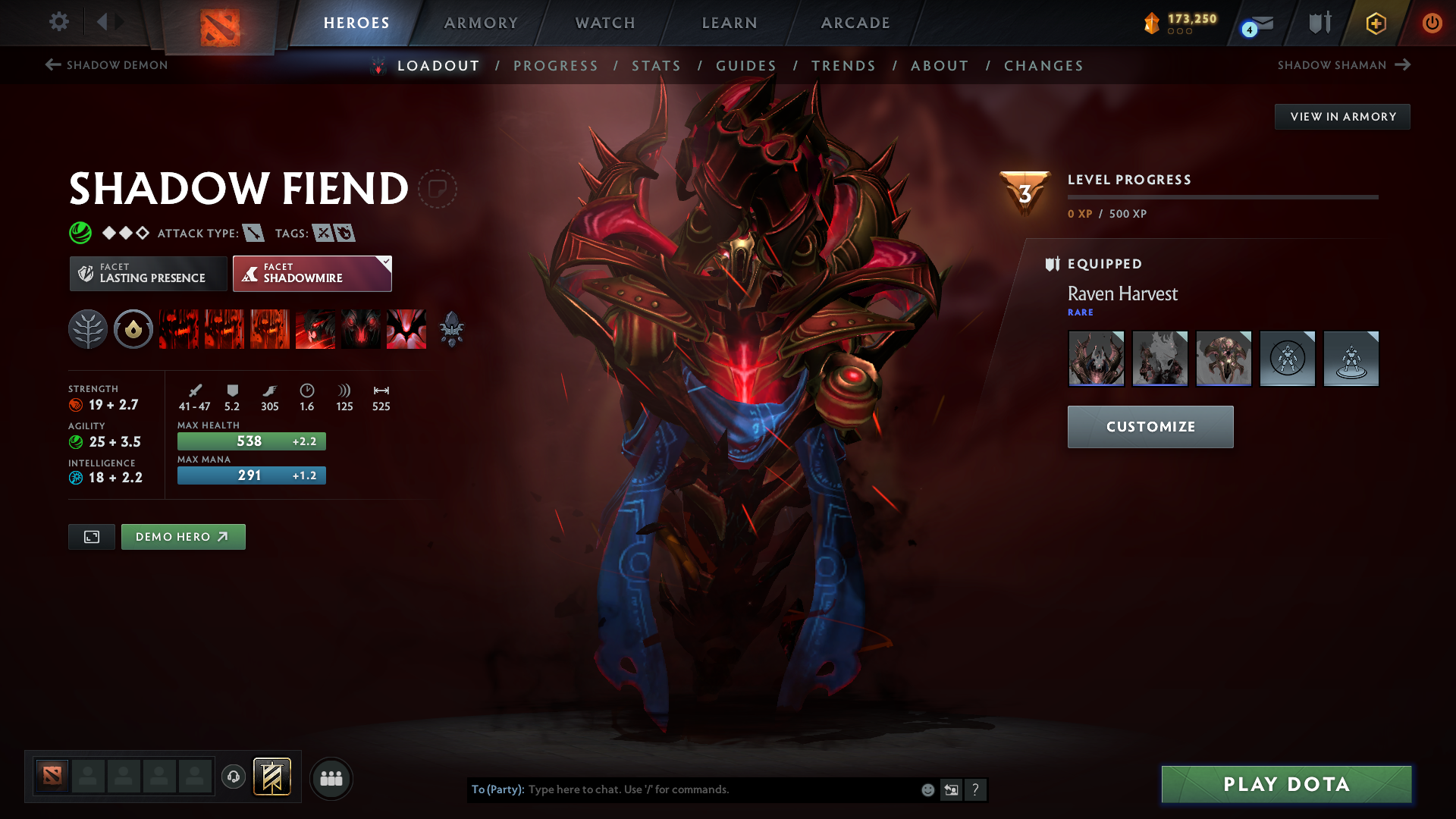
Task: Open the ARMORY menu
Action: 481,23
